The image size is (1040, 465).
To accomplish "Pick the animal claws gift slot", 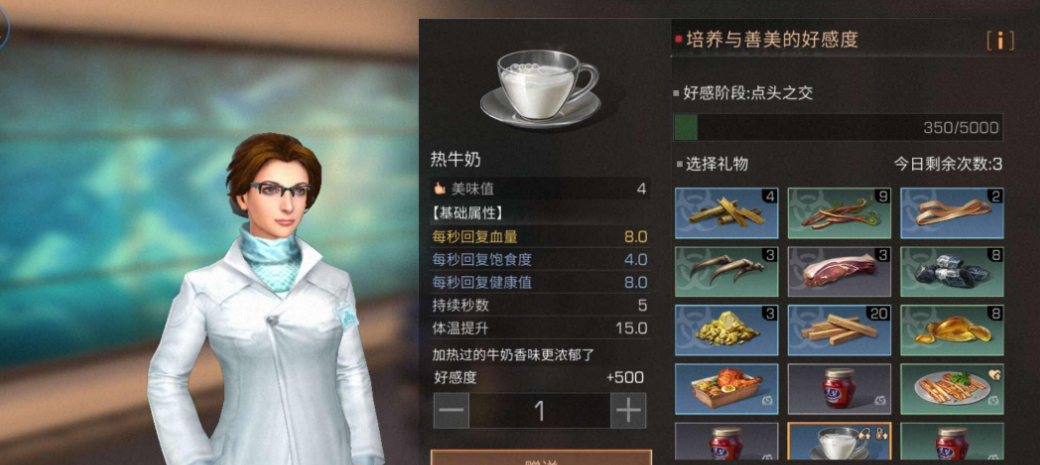I will 726,270.
